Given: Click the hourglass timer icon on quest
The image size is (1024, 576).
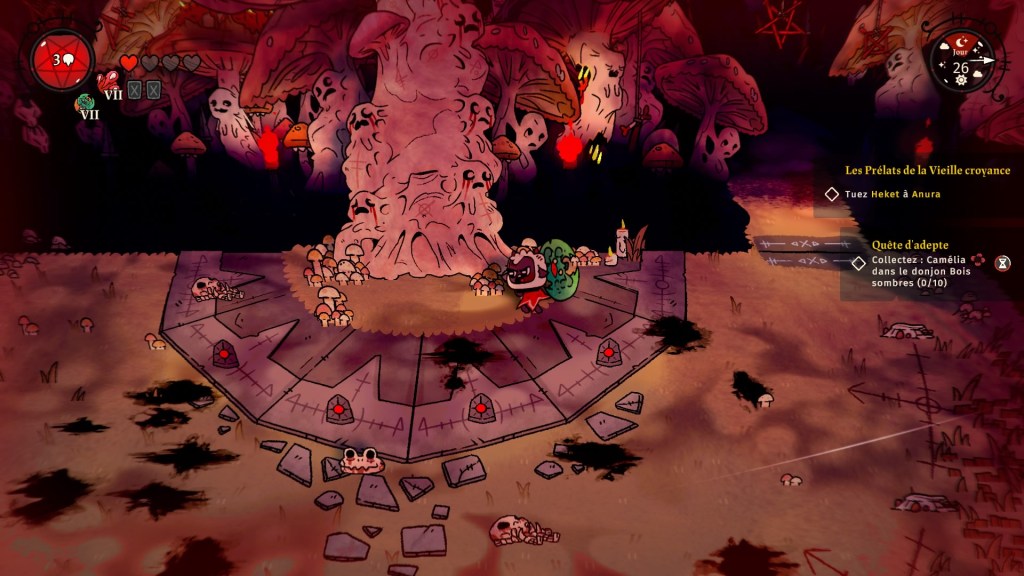Looking at the screenshot, I should click(1003, 262).
